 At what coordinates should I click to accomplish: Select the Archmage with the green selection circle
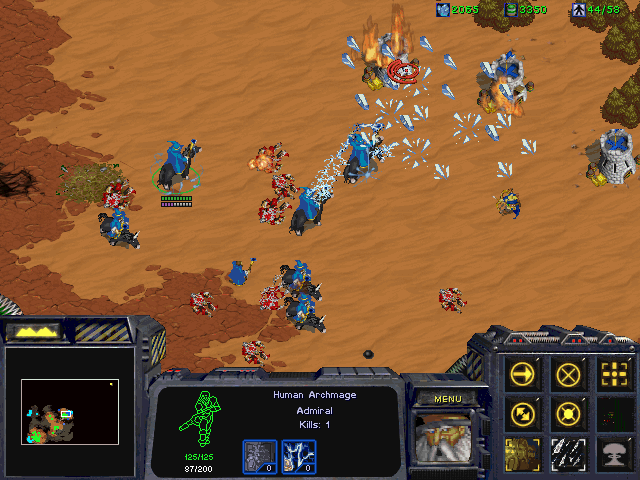177,168
